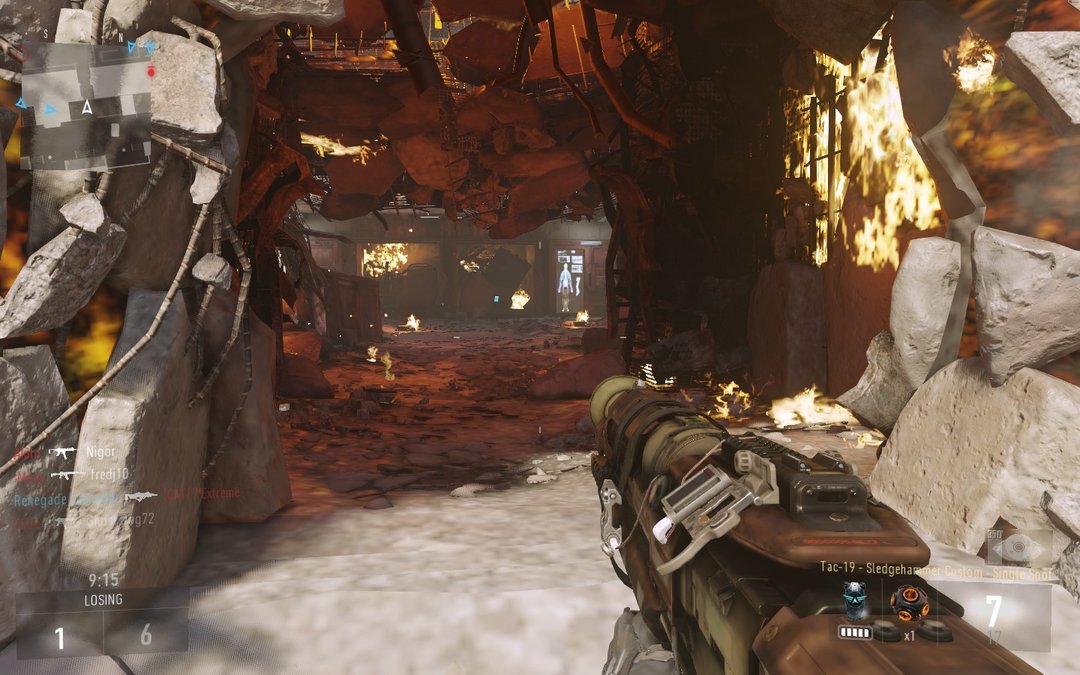Click the white player arrow on the minimap
The image size is (1080, 675).
pos(88,107)
